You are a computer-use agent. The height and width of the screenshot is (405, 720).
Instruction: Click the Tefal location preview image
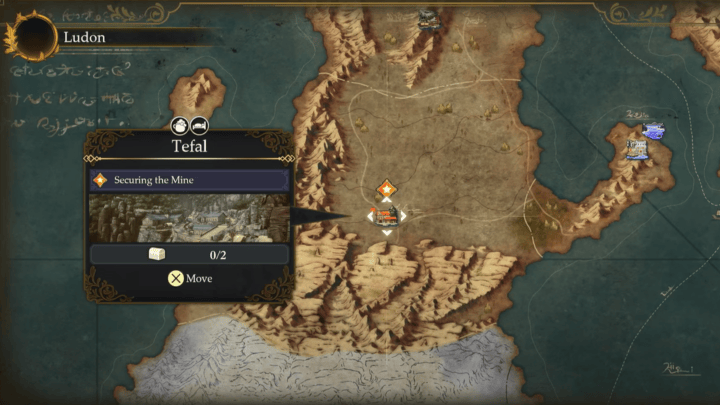(x=189, y=218)
